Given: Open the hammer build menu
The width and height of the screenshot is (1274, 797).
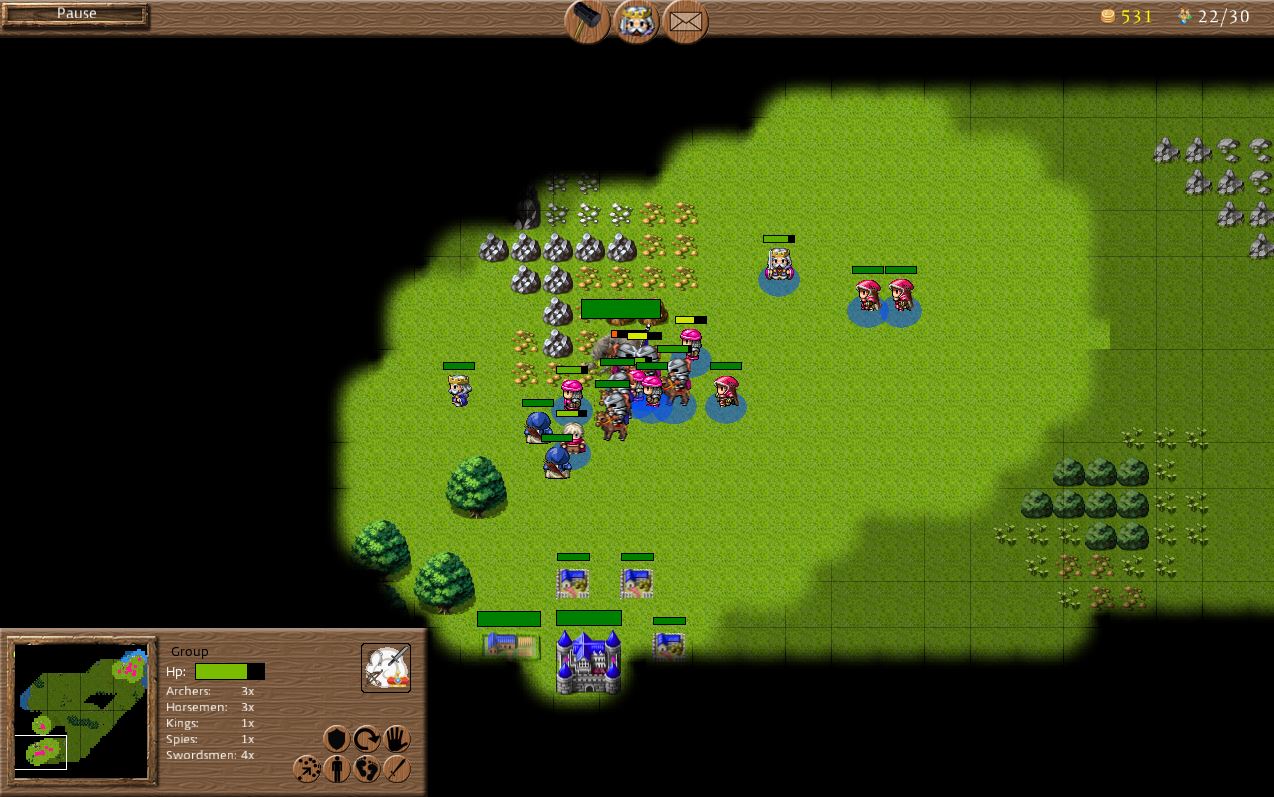Looking at the screenshot, I should pos(587,21).
